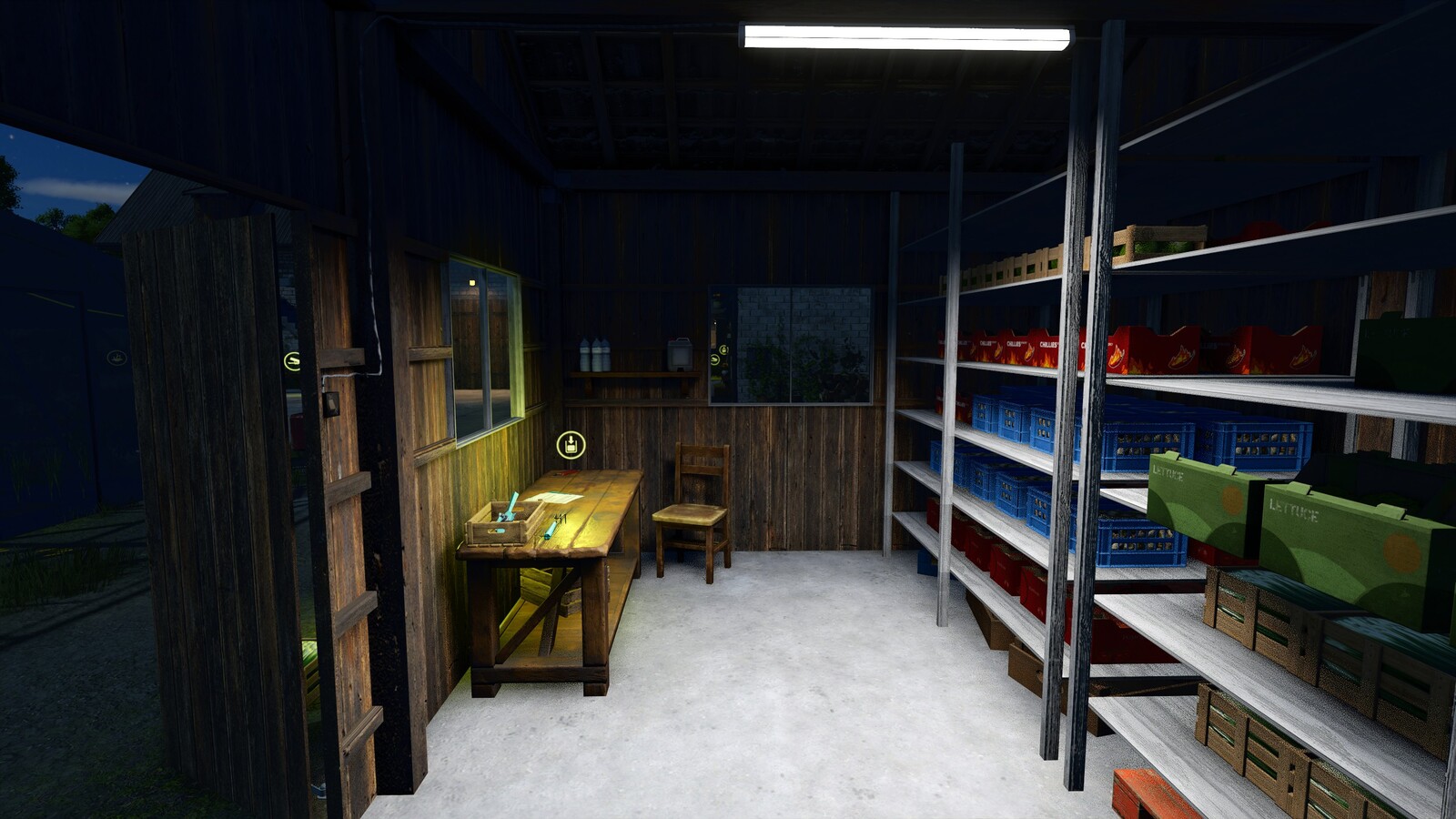Click the syringe tool lying on the desk
The width and height of the screenshot is (1456, 819).
coord(551,531)
